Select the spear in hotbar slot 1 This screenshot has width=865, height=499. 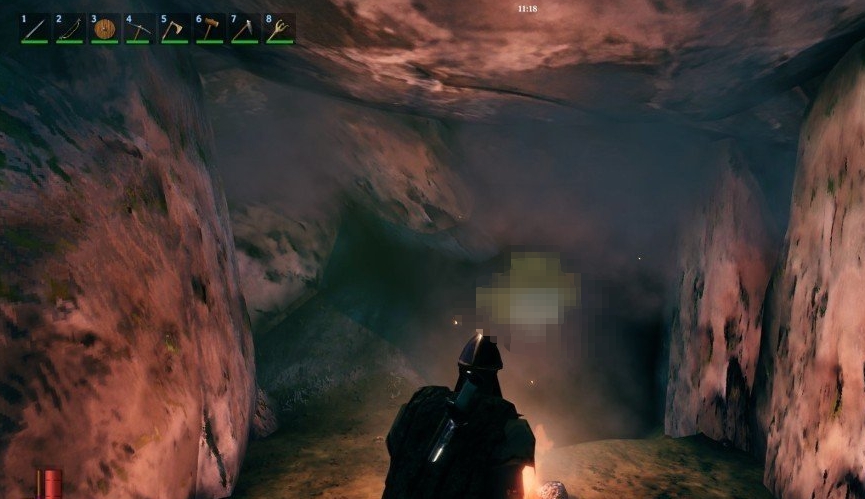[x=35, y=29]
